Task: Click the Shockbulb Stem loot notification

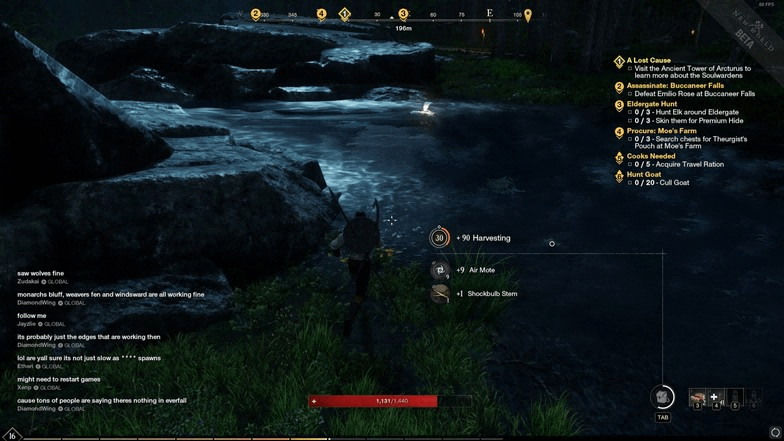Action: [x=491, y=294]
